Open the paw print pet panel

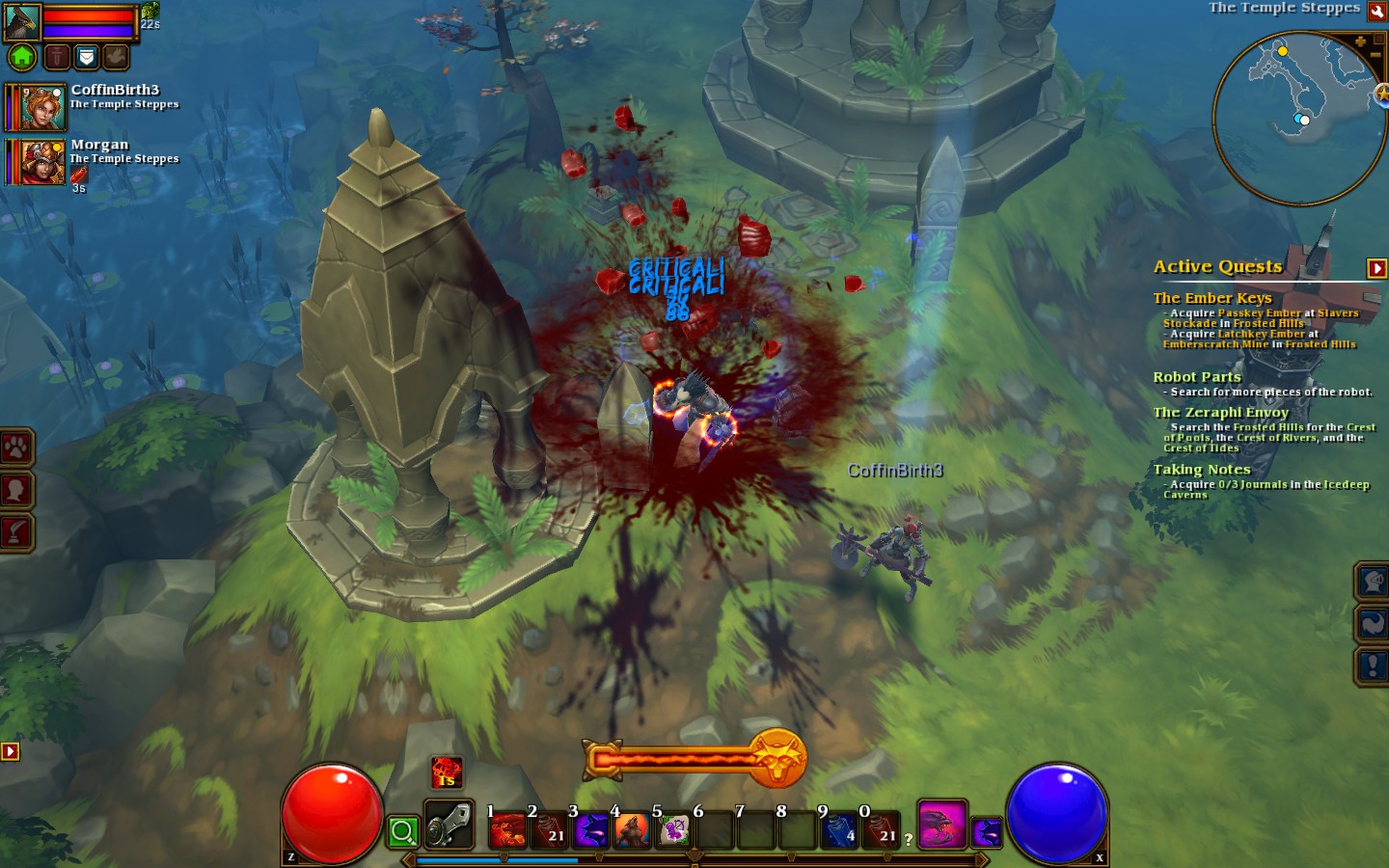(17, 448)
